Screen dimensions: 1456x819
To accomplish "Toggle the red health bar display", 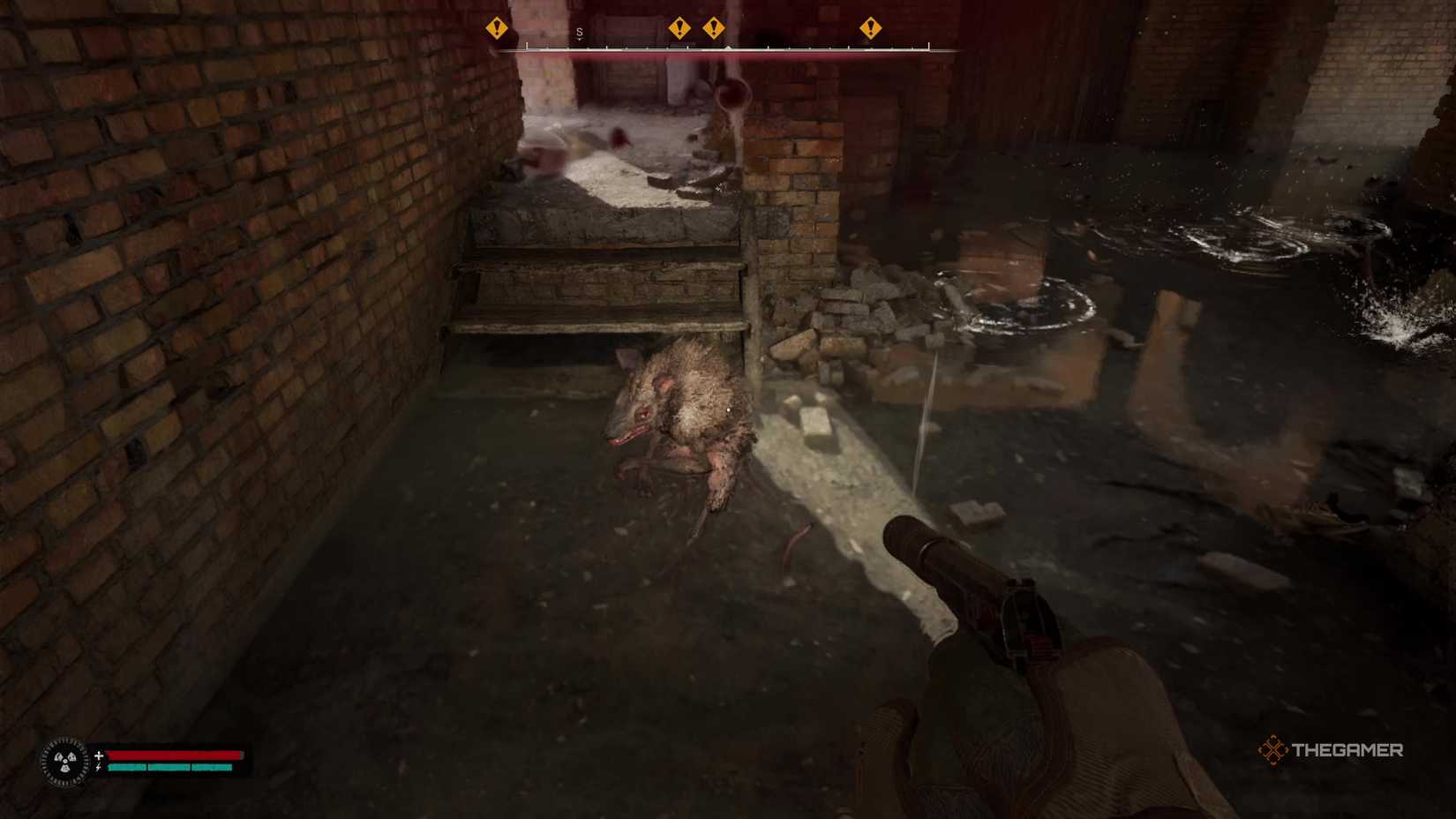I will click(x=176, y=755).
